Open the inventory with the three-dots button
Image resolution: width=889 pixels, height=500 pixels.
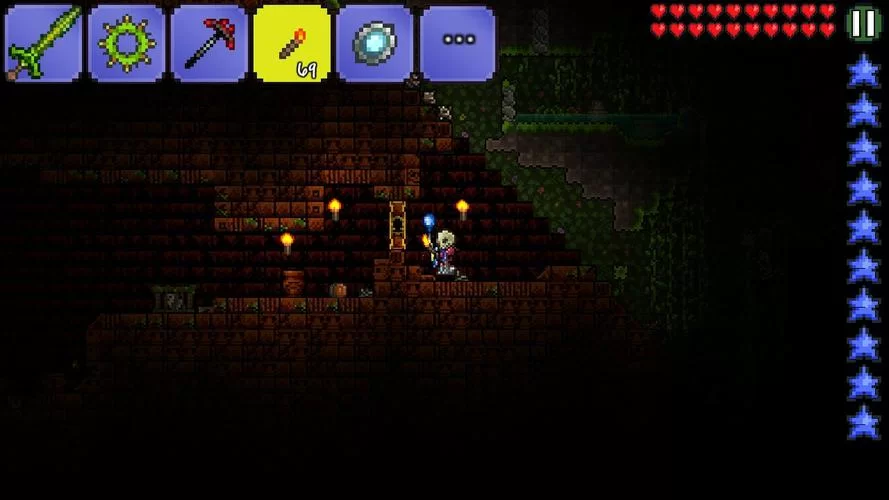click(458, 42)
